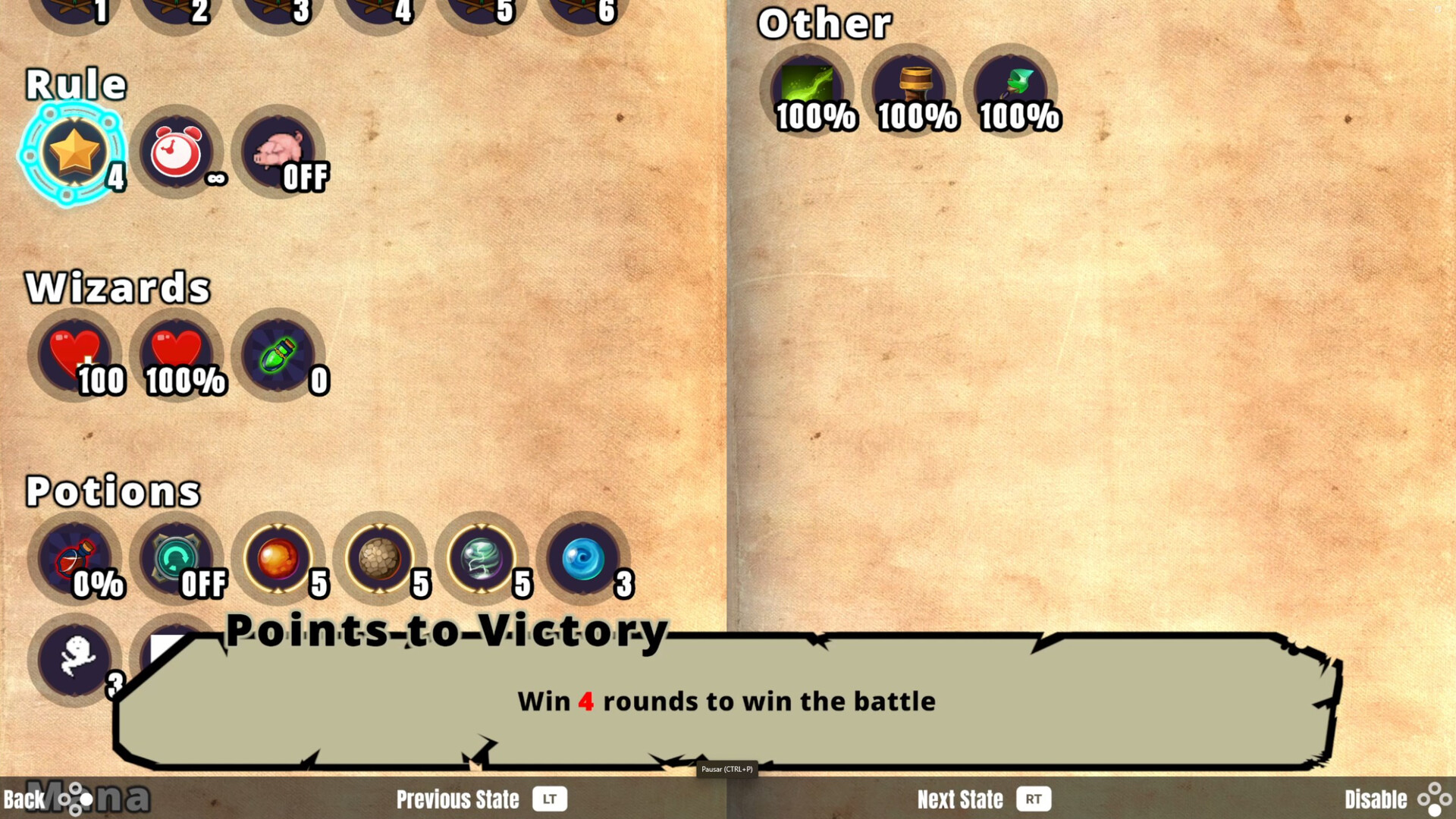This screenshot has height=819, width=1456.
Task: Click the ghost potion icon showing 3
Action: [x=74, y=658]
